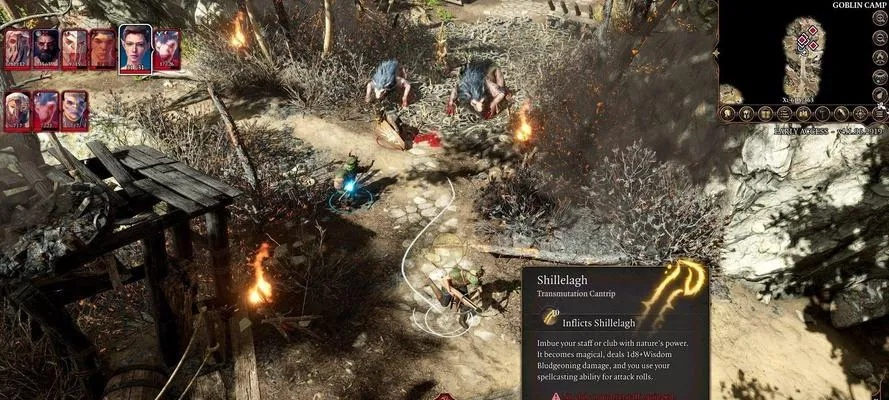This screenshot has width=889, height=400.
Task: Select the bearded man's turn-order portrait
Action: click(x=46, y=48)
